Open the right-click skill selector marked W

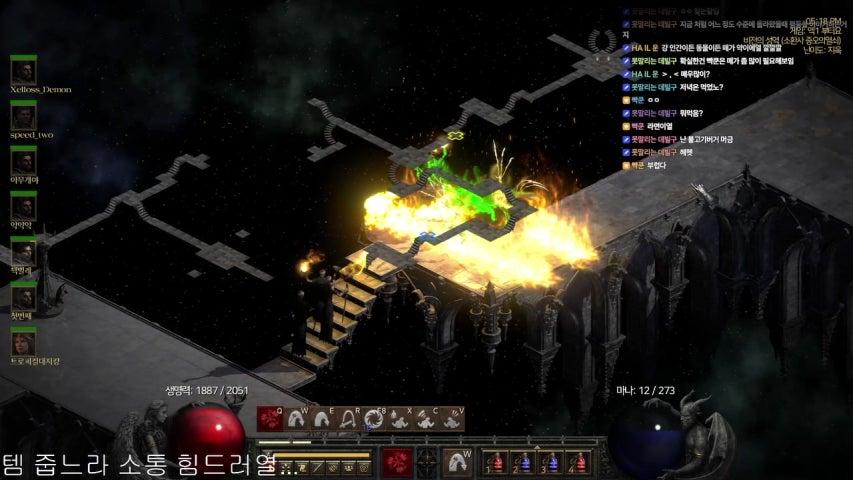pos(457,461)
